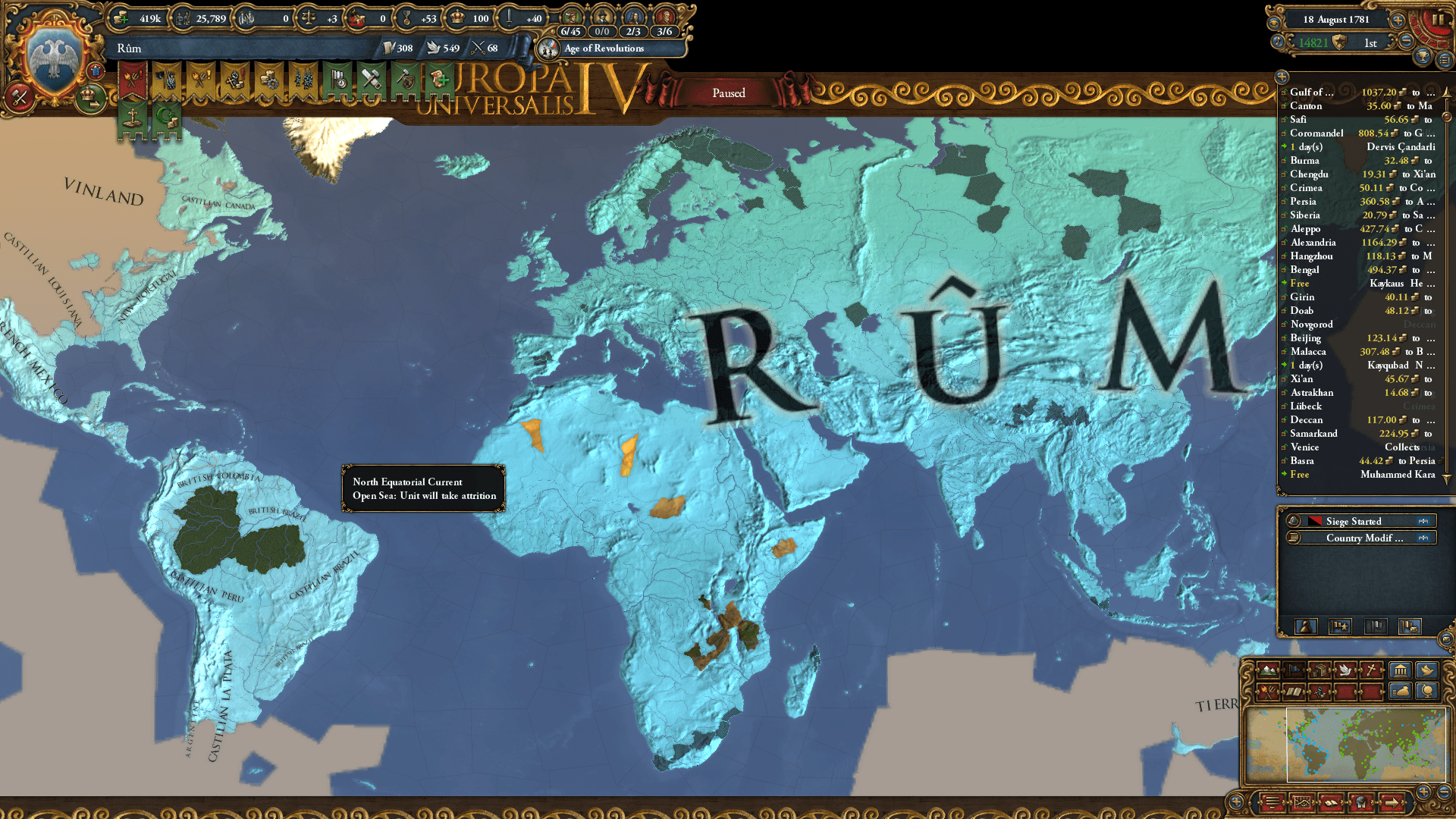The image size is (1456, 819).
Task: Collapse the outliner panel
Action: point(1282,77)
